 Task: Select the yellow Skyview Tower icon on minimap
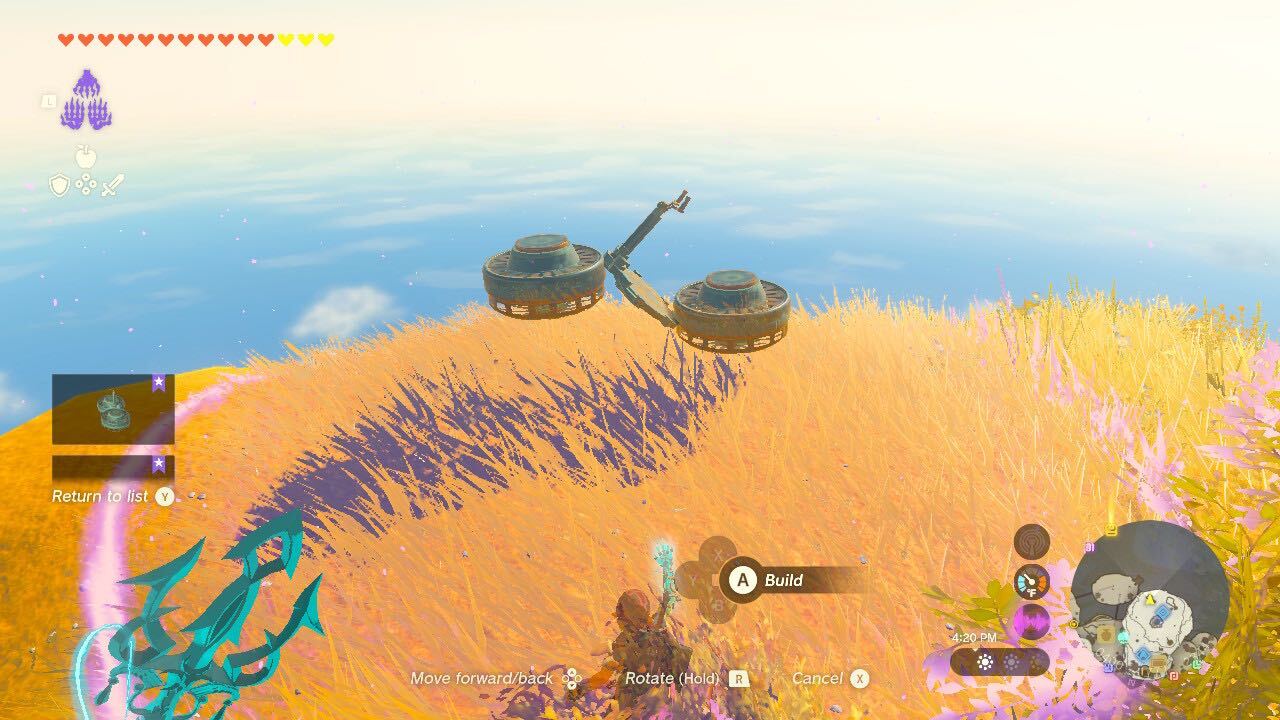(x=1111, y=529)
